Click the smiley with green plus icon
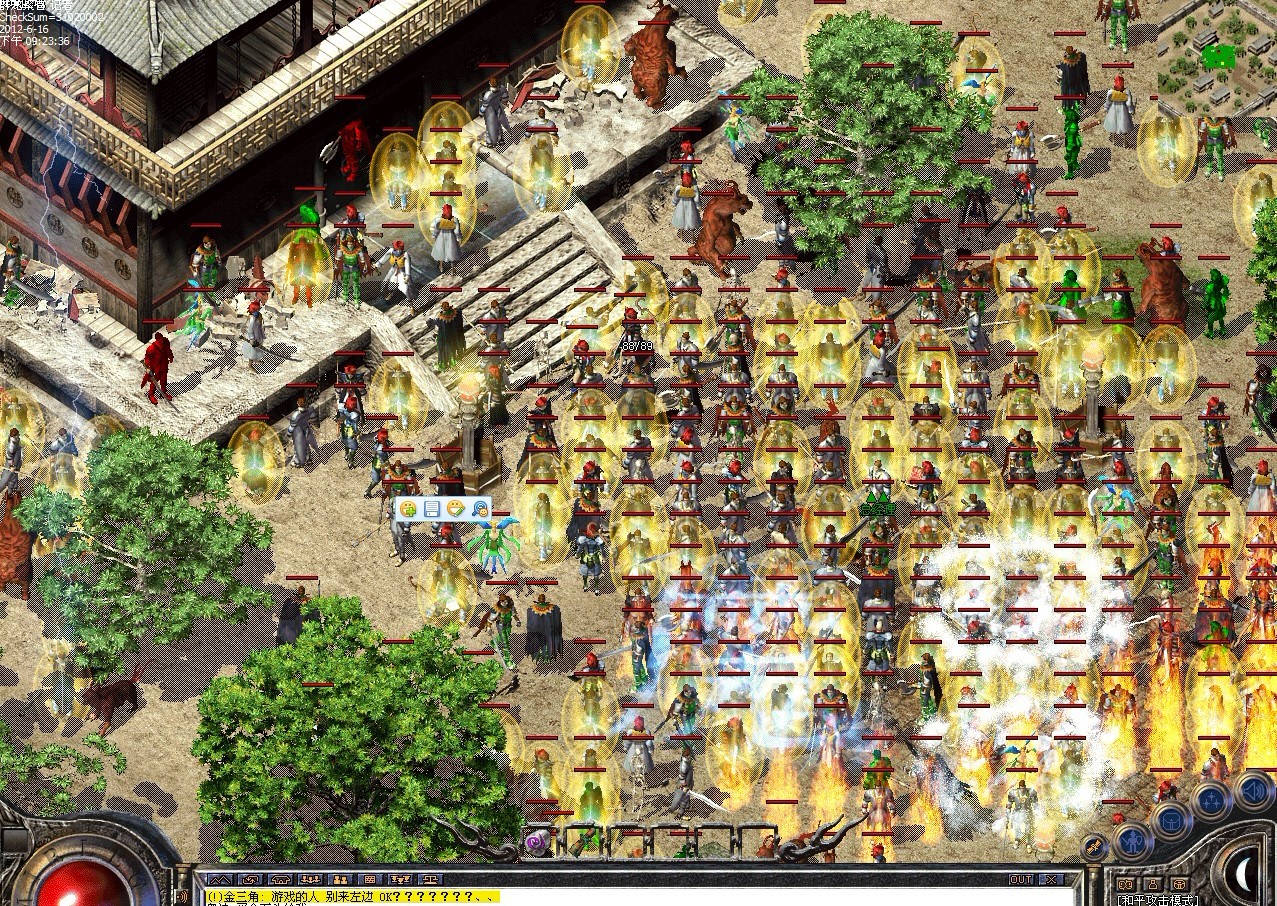 tap(408, 509)
